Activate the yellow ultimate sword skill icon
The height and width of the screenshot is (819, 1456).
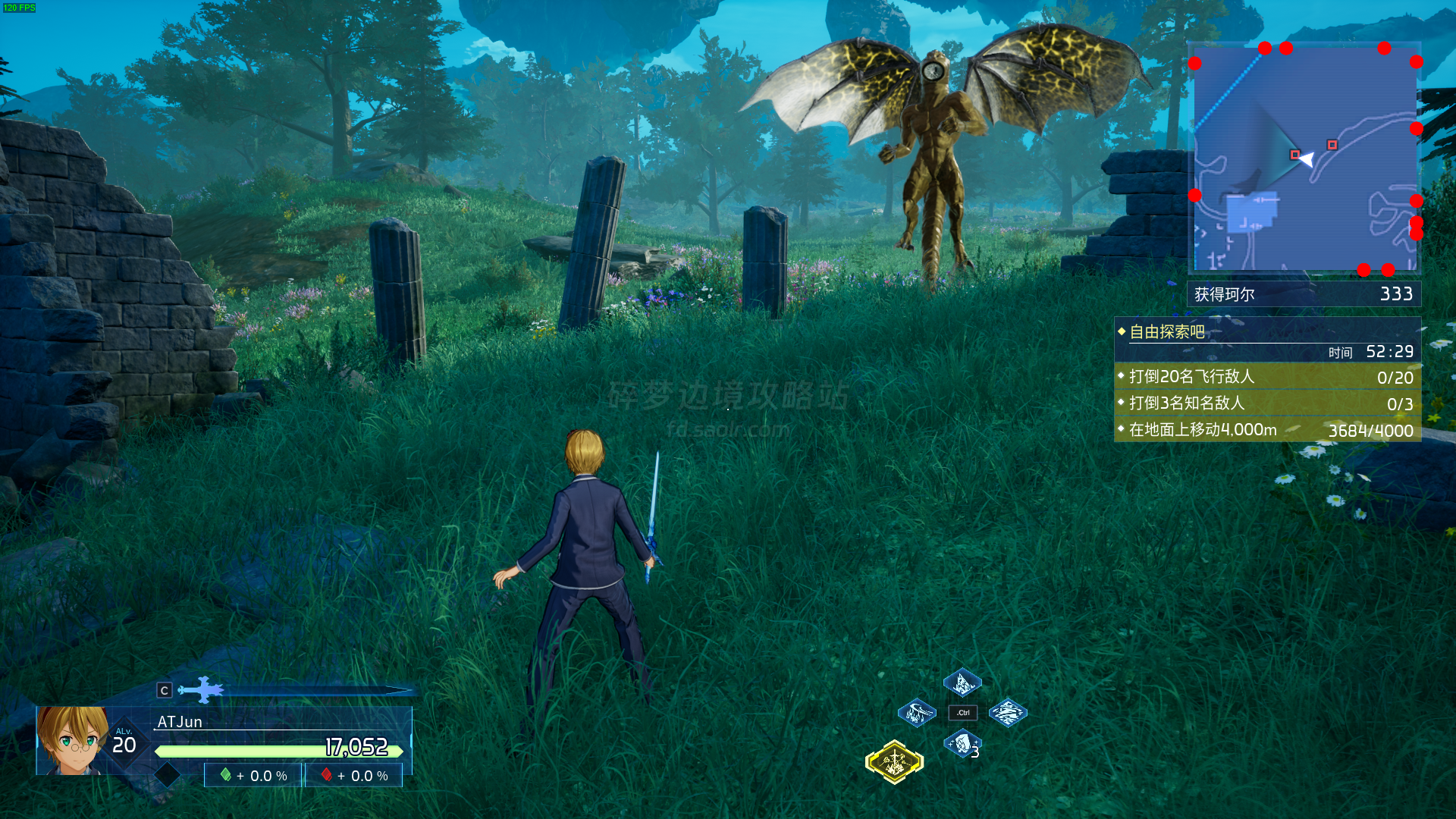(895, 761)
